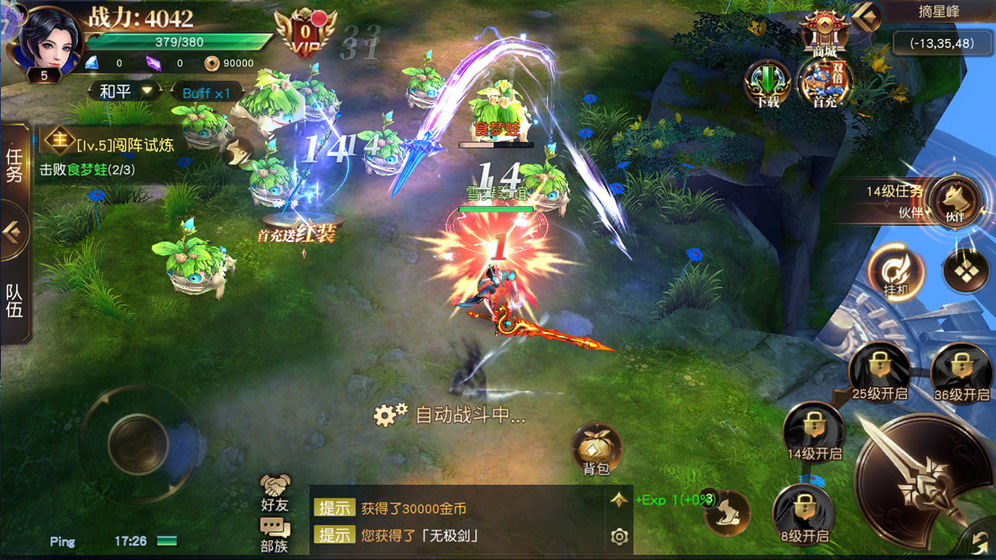Tap the locked 14级开启 skill slot
The height and width of the screenshot is (560, 996).
coord(814,430)
